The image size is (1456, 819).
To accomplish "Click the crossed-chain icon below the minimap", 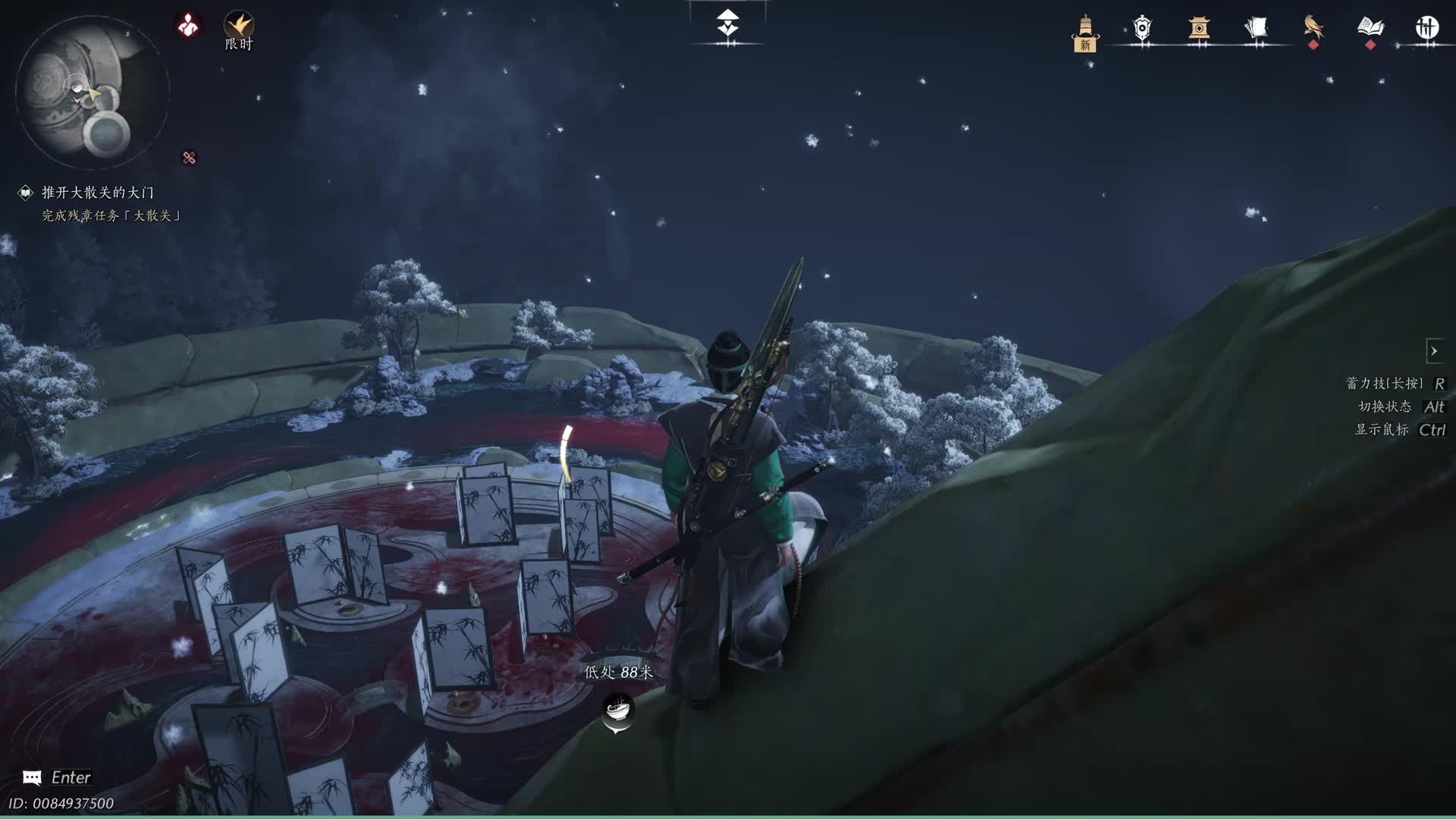I will click(189, 158).
